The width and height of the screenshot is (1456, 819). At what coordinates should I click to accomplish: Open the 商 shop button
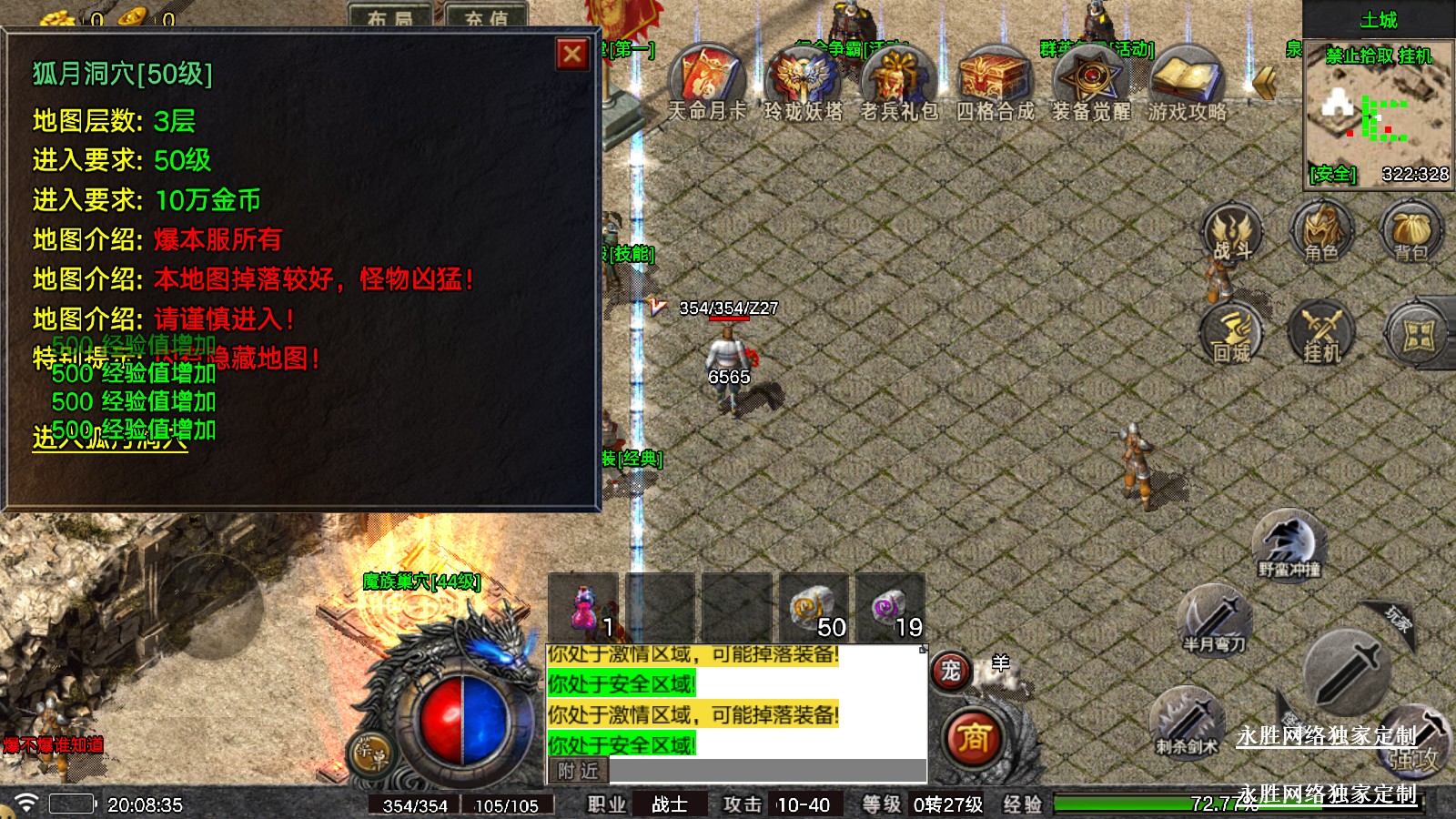tap(973, 737)
